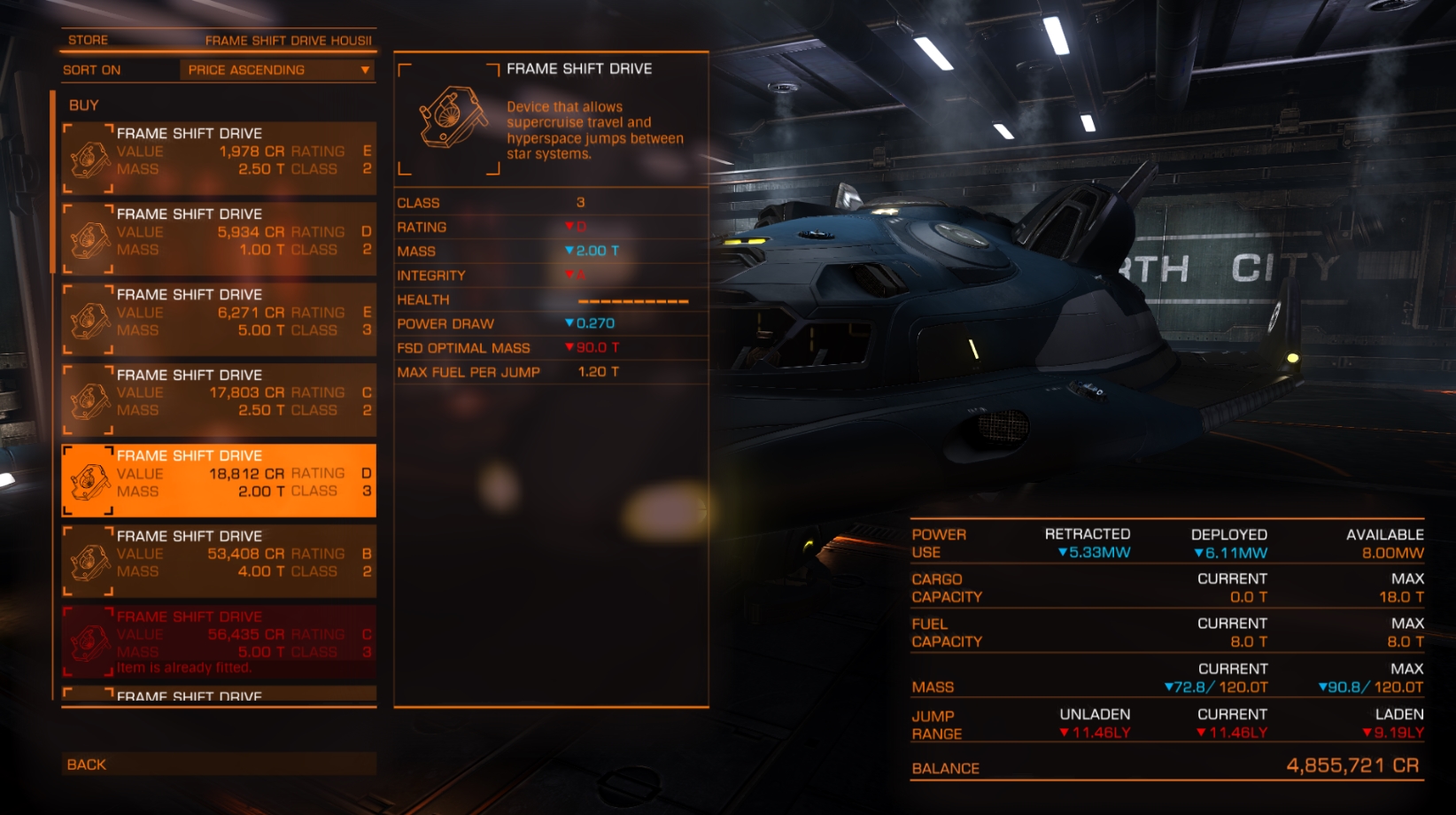1456x815 pixels.
Task: Pick the 6,271 CR Frame Shift Drive
Action: [219, 320]
